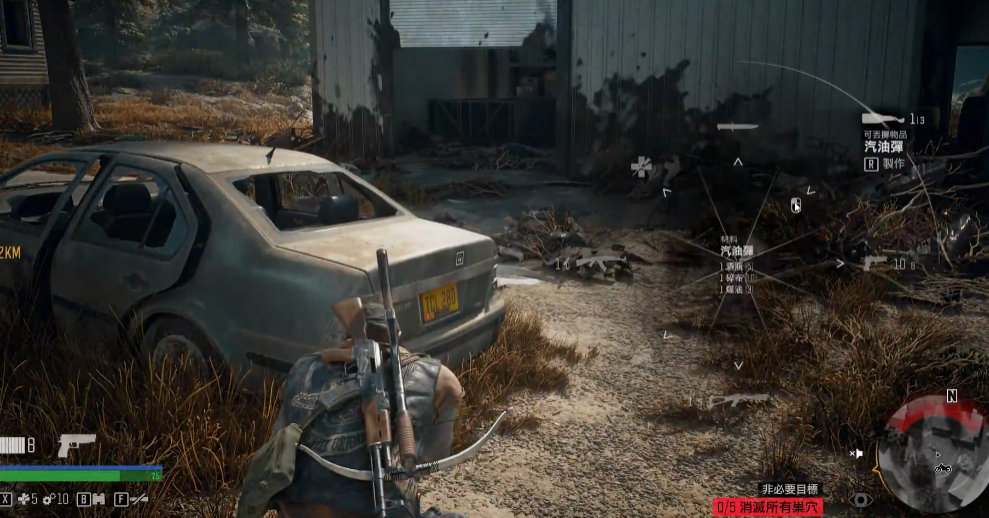
Task: Select the knife slot on the wheel
Action: coord(738,127)
